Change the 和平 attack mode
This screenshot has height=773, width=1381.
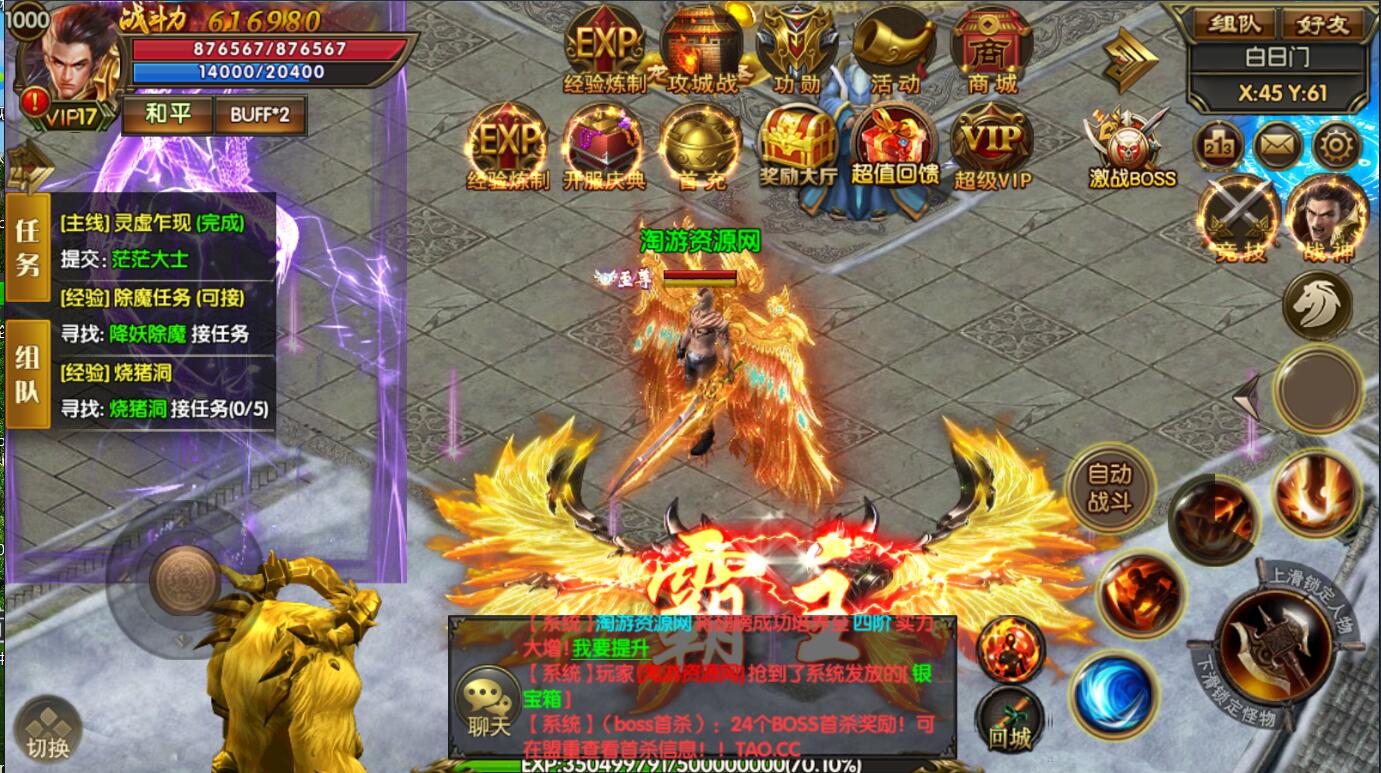[167, 114]
